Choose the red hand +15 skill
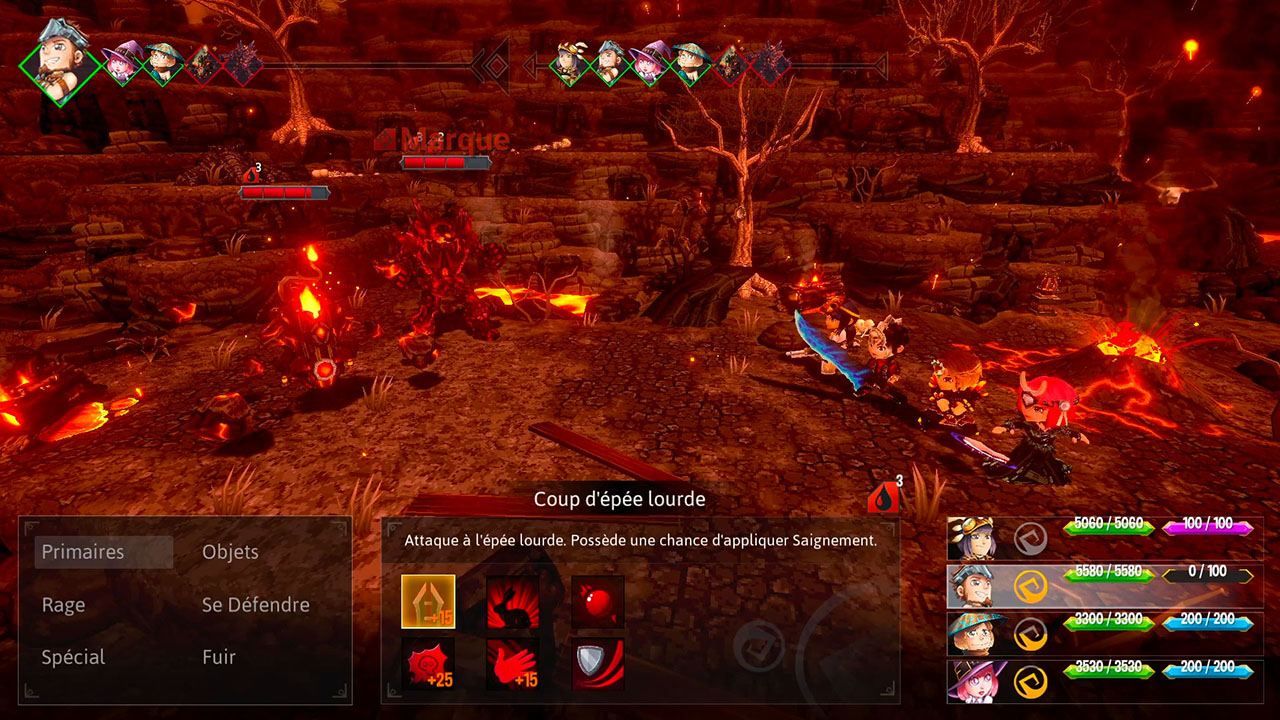Viewport: 1280px width, 720px height. click(x=513, y=664)
